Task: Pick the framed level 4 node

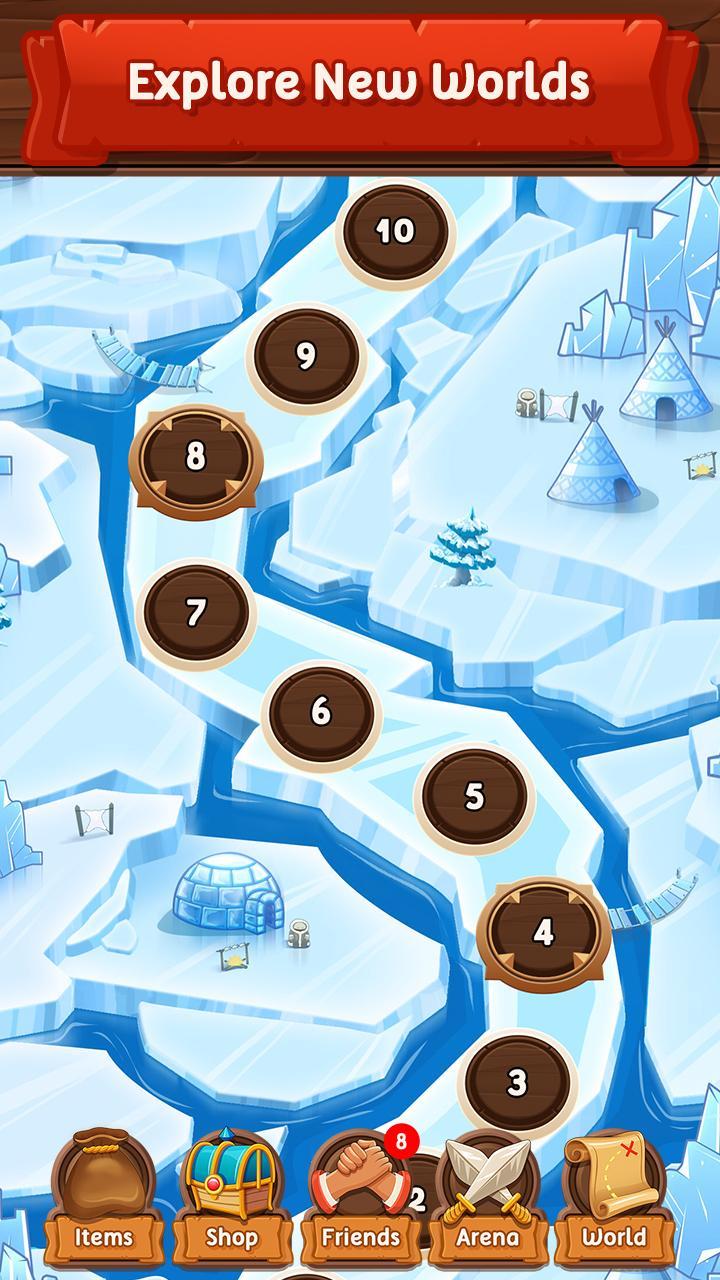Action: [543, 932]
